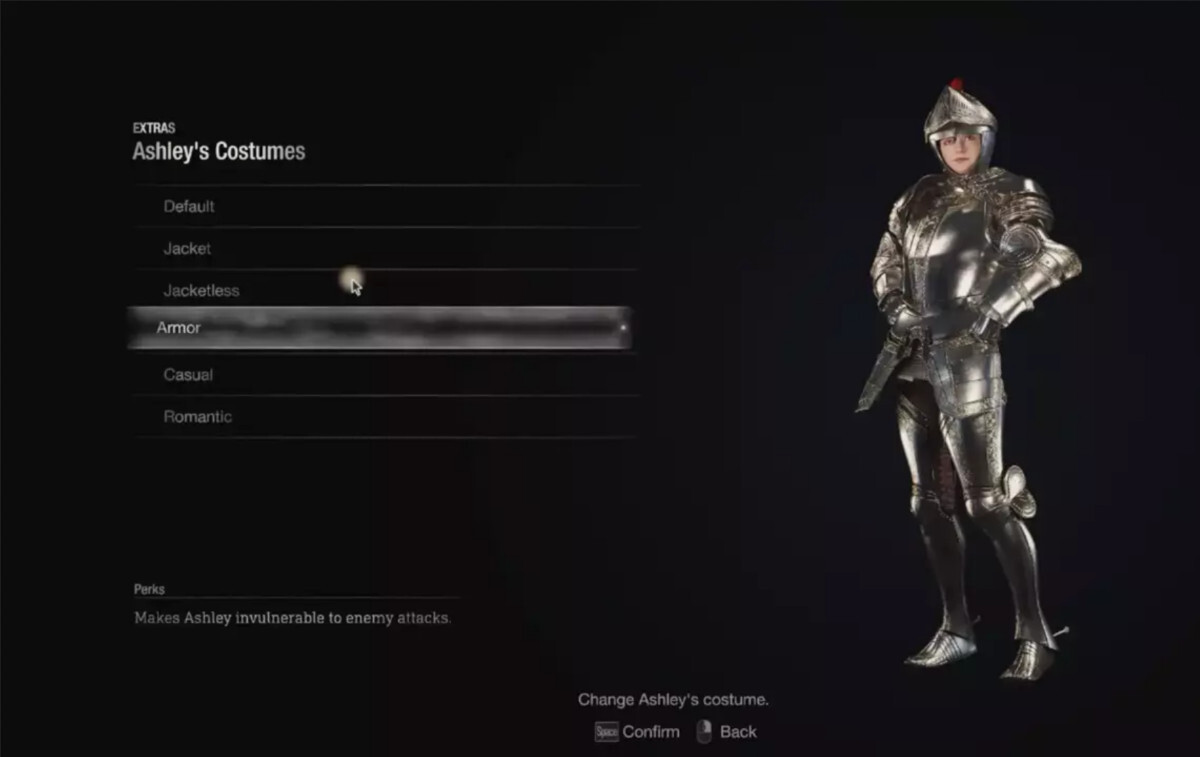Click the Confirm button
1200x757 pixels.
click(638, 732)
